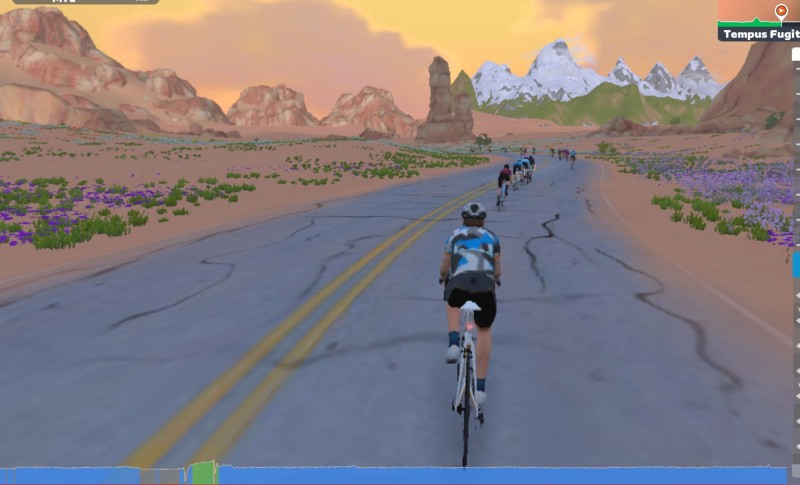Click the orange rider position marker
The width and height of the screenshot is (800, 485).
tap(780, 11)
